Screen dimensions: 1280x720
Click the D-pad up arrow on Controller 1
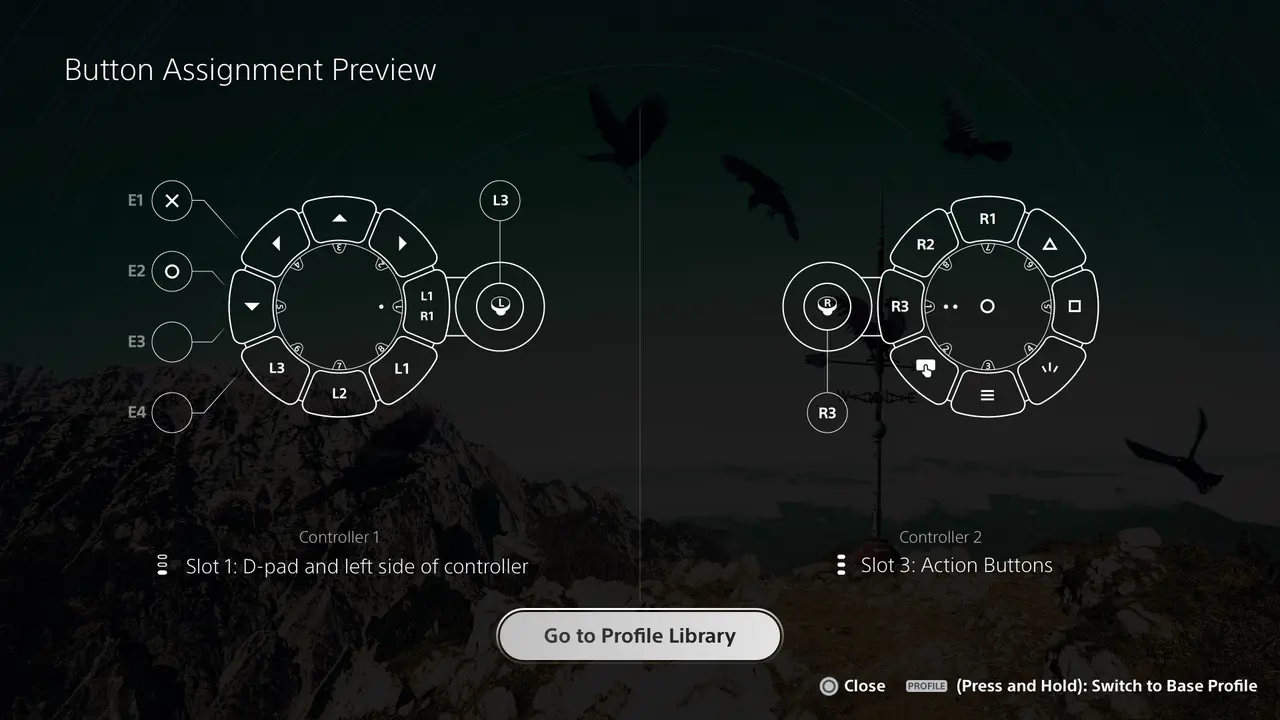339,217
